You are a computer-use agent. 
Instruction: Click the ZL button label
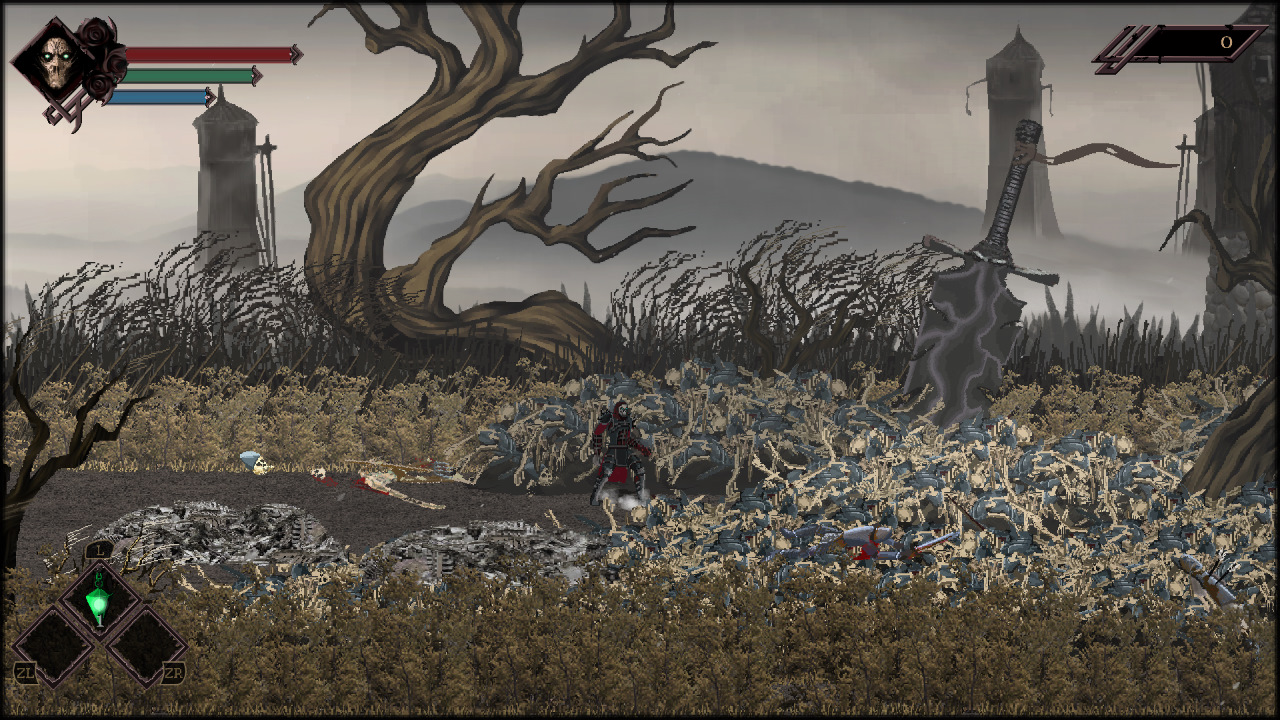pyautogui.click(x=25, y=671)
